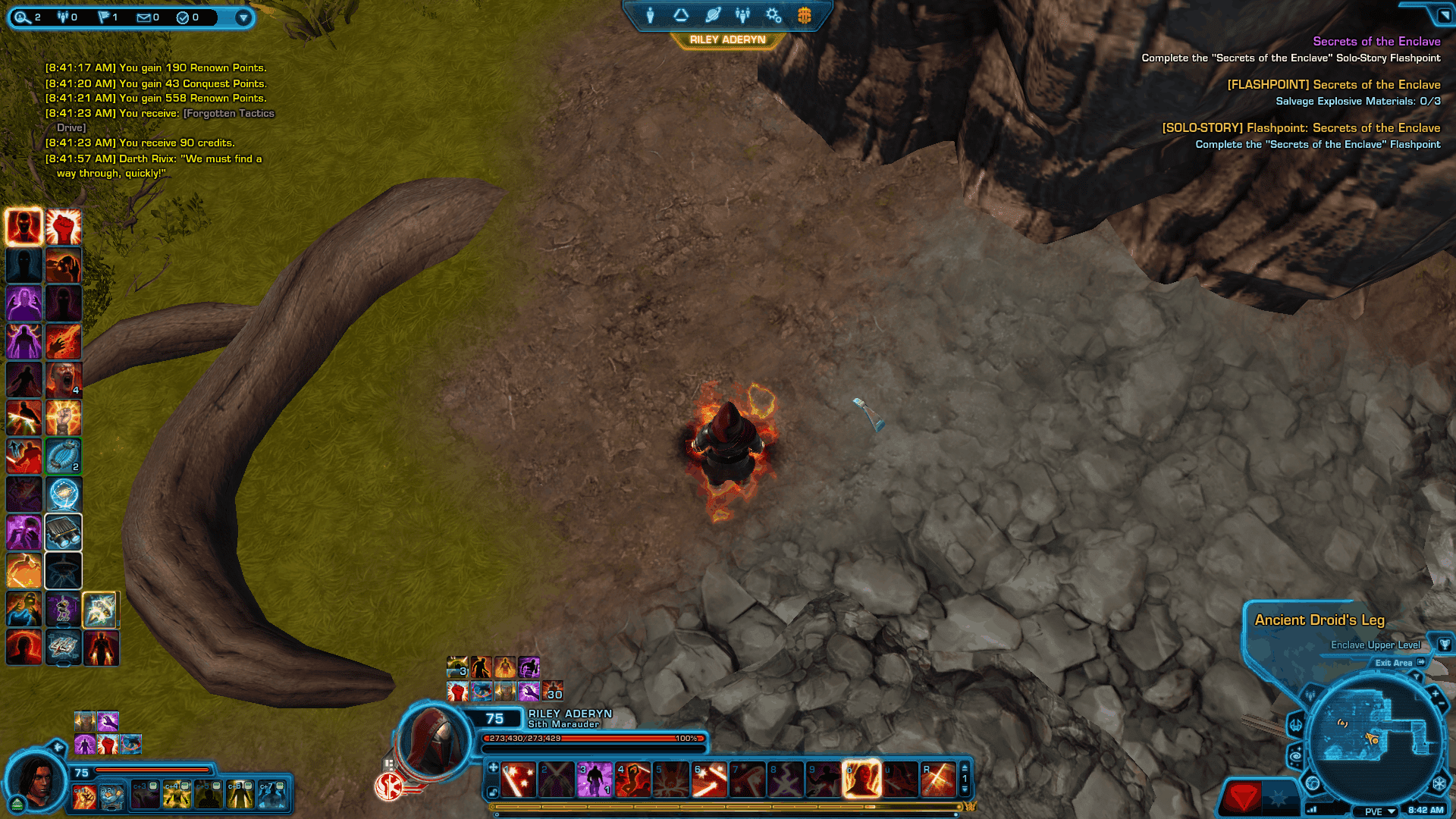Toggle the minimap filter funnel icon
The height and width of the screenshot is (819, 1456).
coord(1417,675)
